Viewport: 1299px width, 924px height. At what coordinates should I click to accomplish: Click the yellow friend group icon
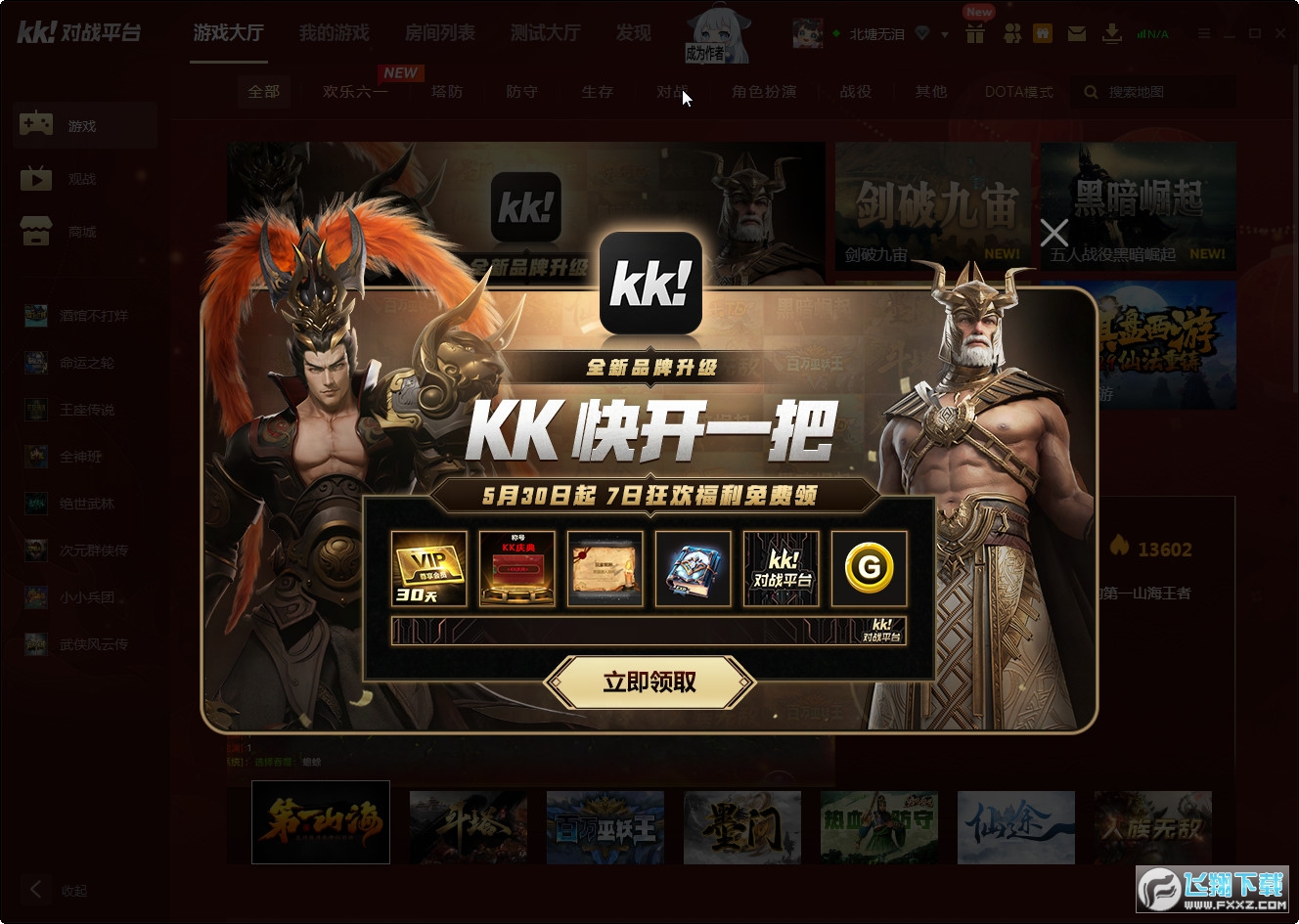tap(1043, 32)
